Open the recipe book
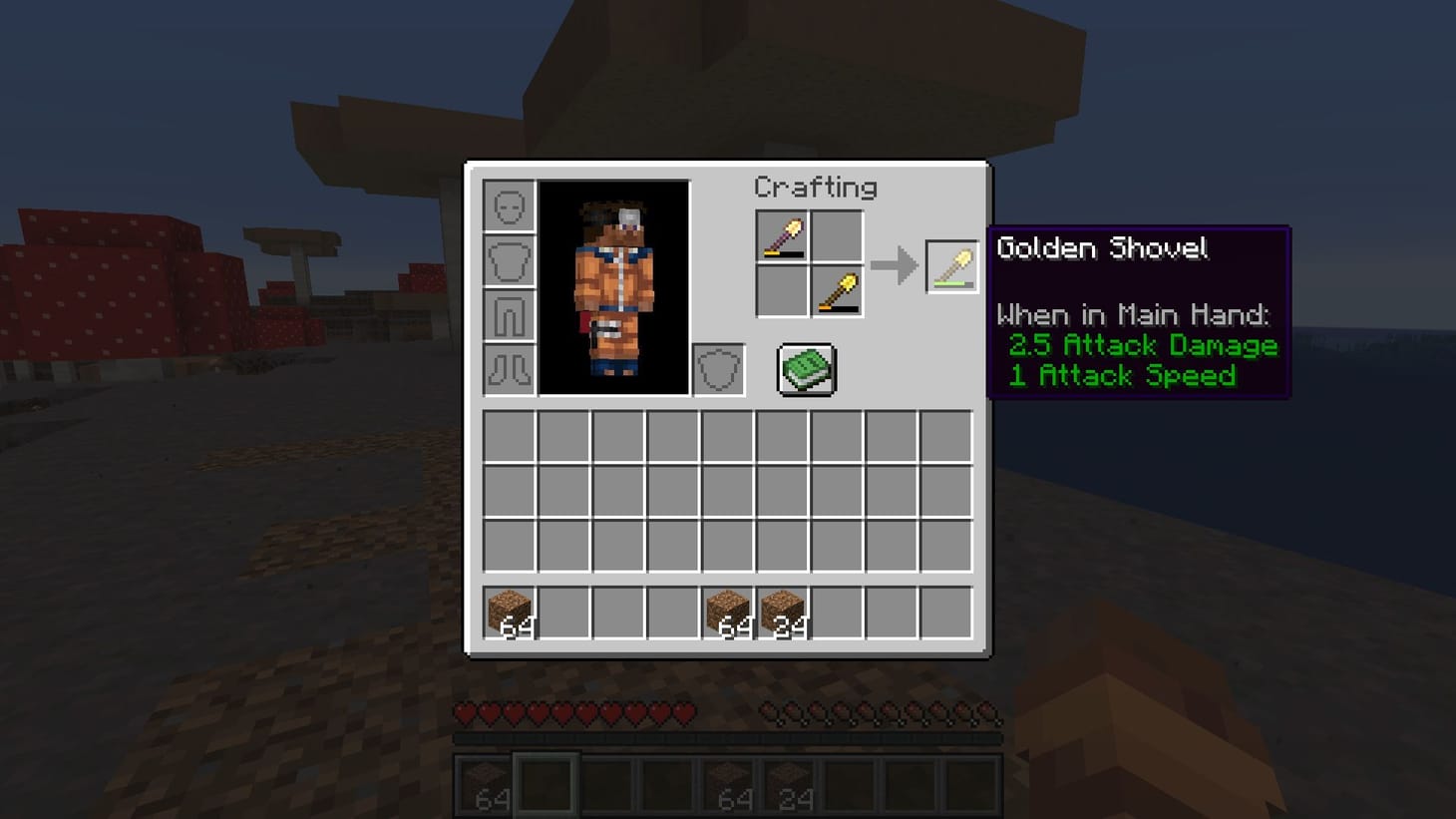Viewport: 1456px width, 819px height. point(805,369)
